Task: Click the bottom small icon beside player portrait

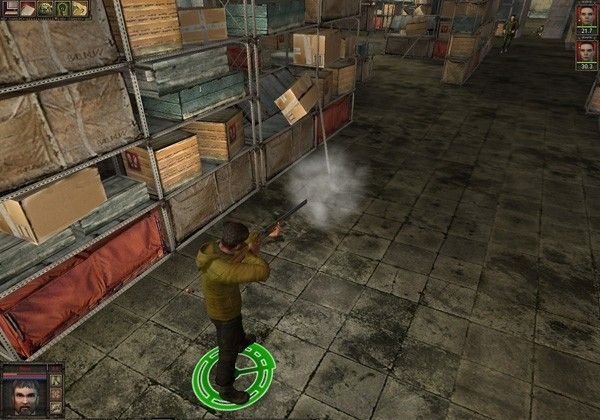Action: click(x=57, y=406)
